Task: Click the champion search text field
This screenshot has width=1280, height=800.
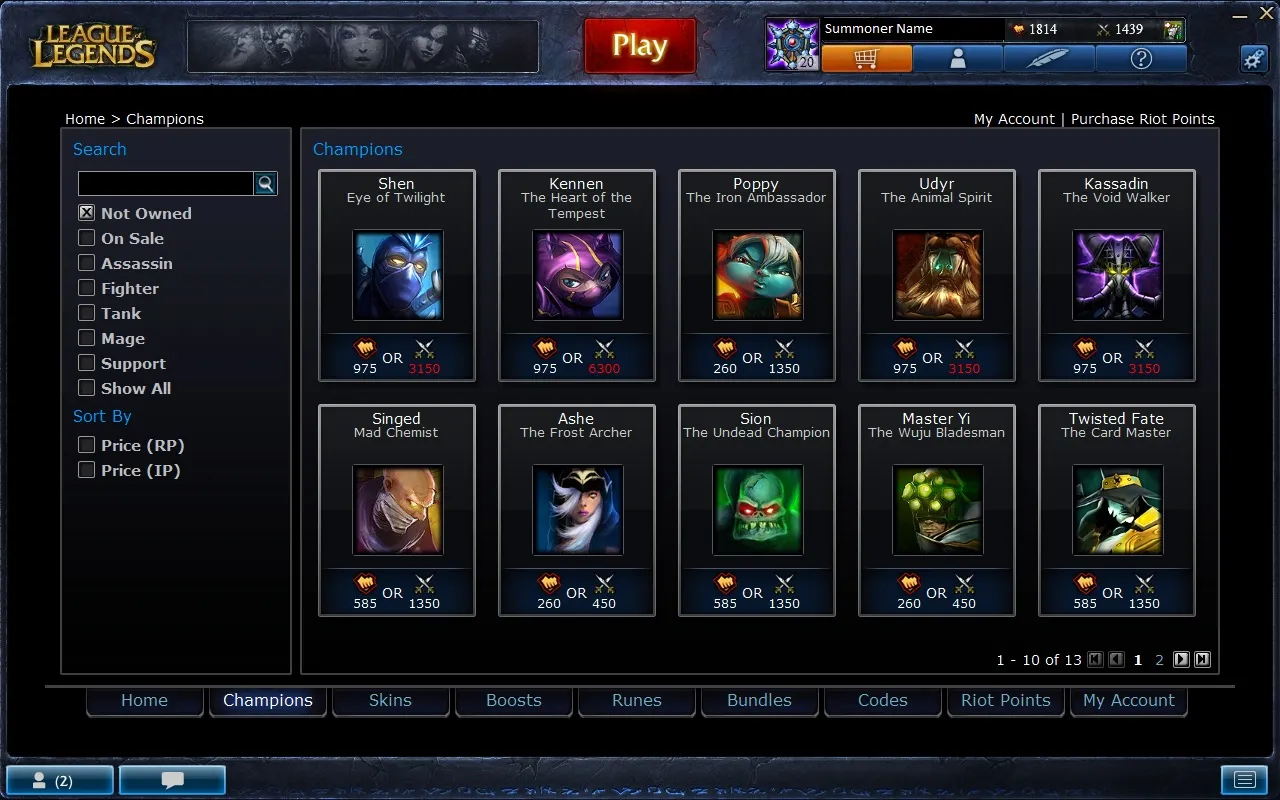Action: [165, 183]
